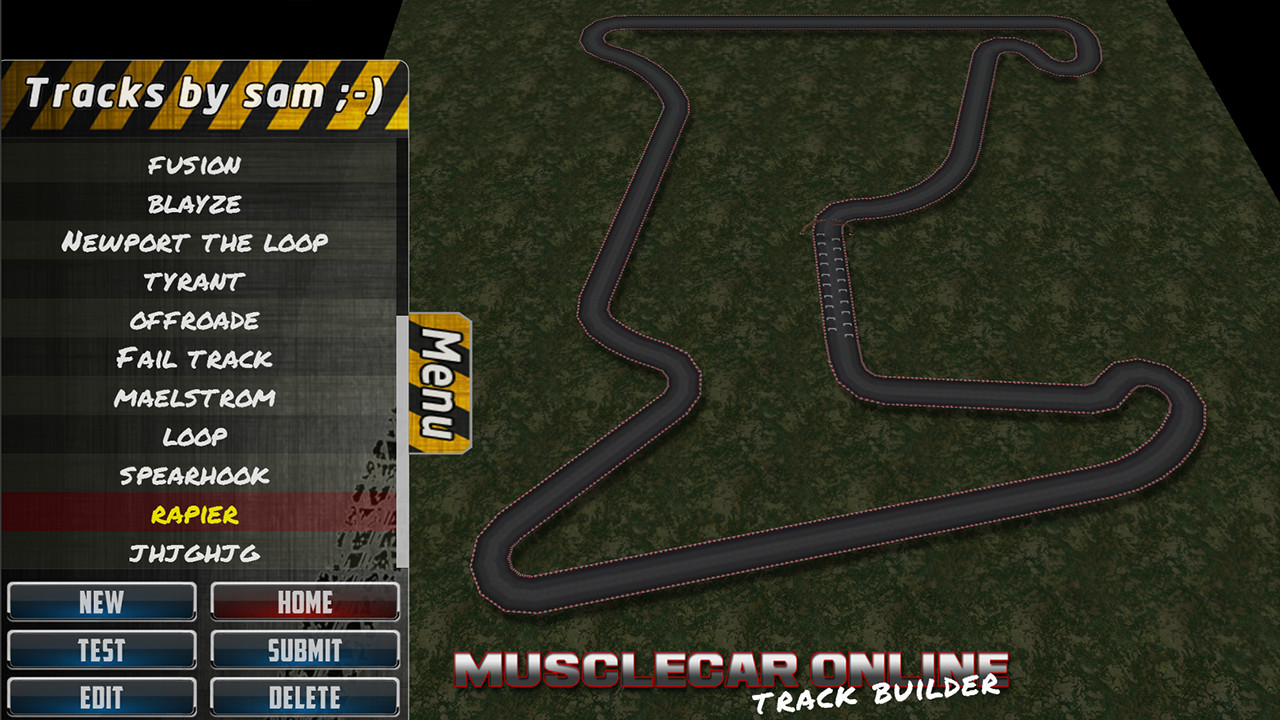This screenshot has width=1280, height=720.
Task: Choose the Newport The Loop track
Action: point(197,242)
